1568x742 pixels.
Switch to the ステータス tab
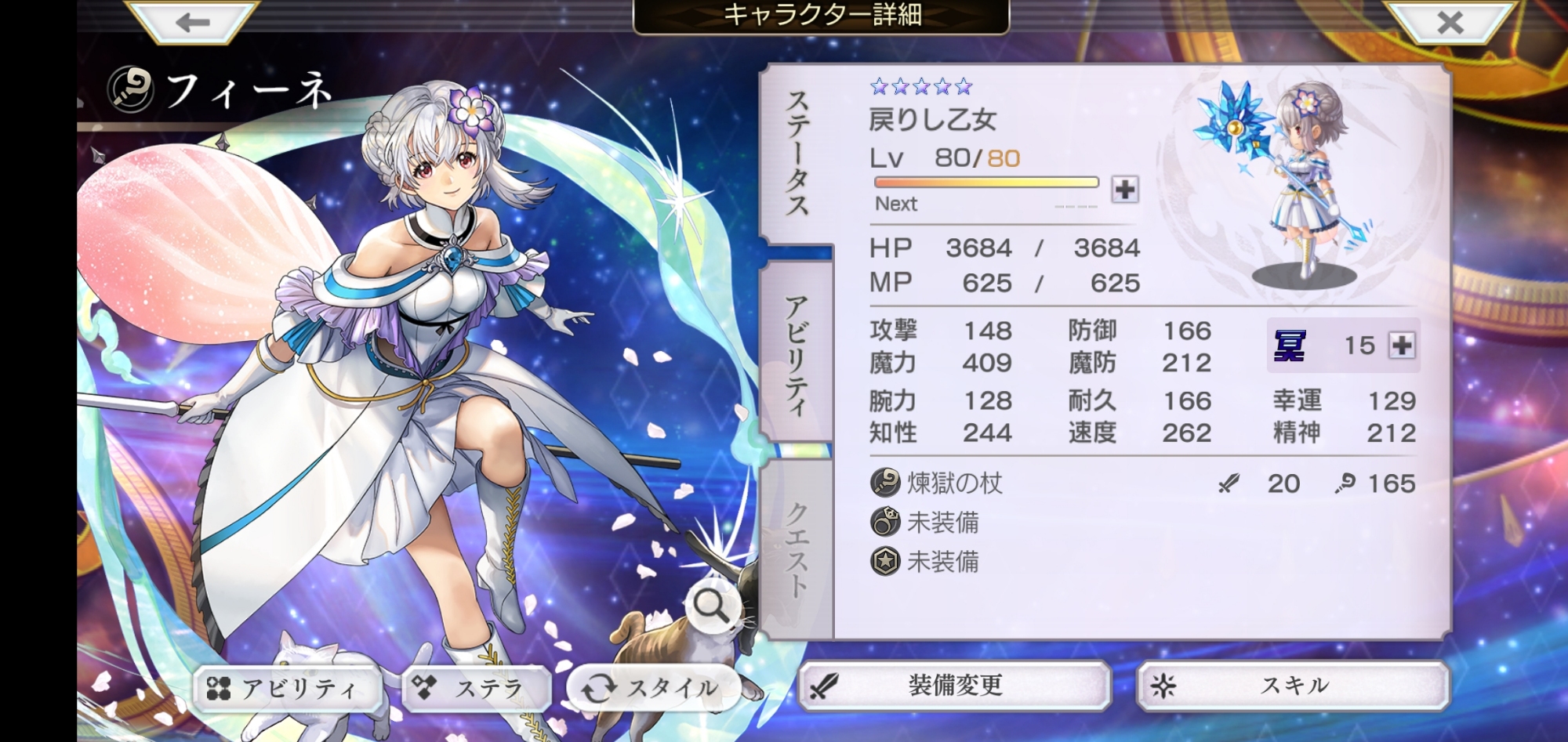[797, 154]
